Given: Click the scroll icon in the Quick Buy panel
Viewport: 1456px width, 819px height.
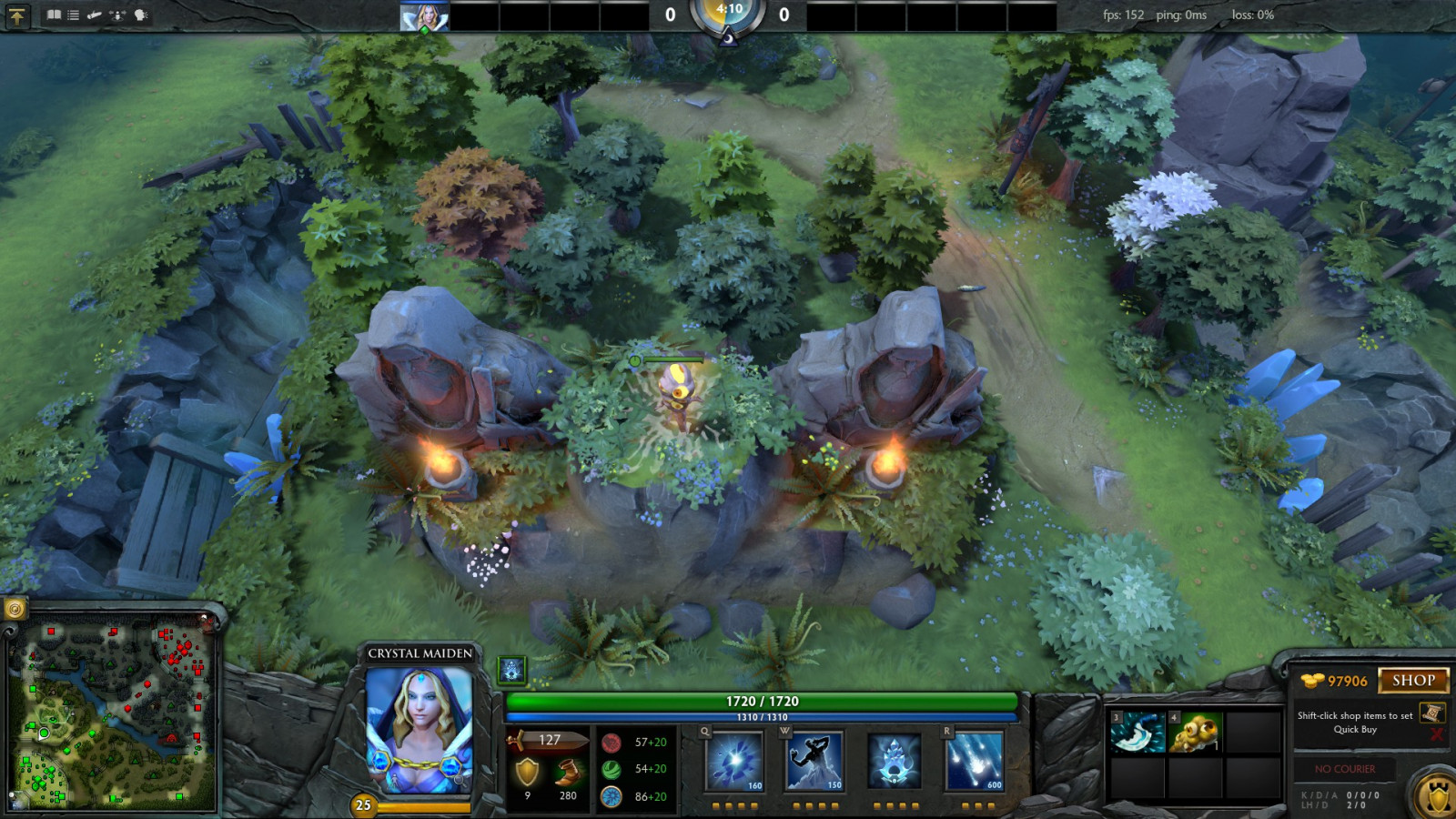Looking at the screenshot, I should [1432, 713].
